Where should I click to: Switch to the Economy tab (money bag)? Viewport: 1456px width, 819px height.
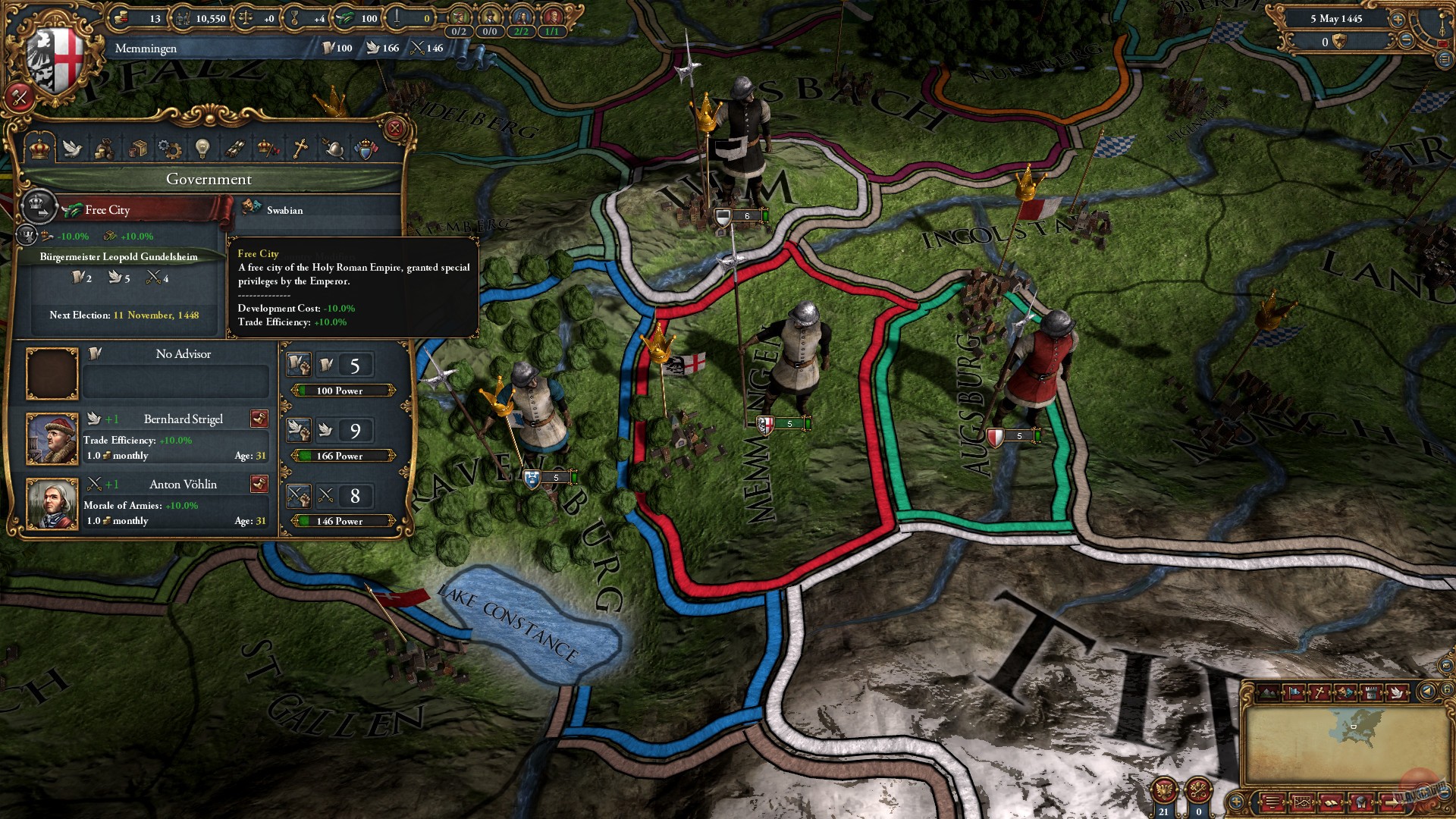(106, 149)
